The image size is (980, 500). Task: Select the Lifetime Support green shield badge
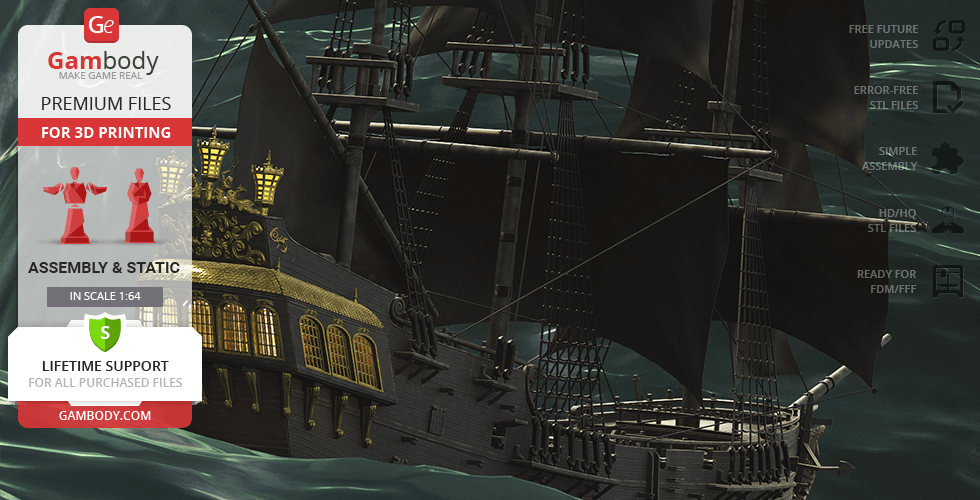click(105, 331)
